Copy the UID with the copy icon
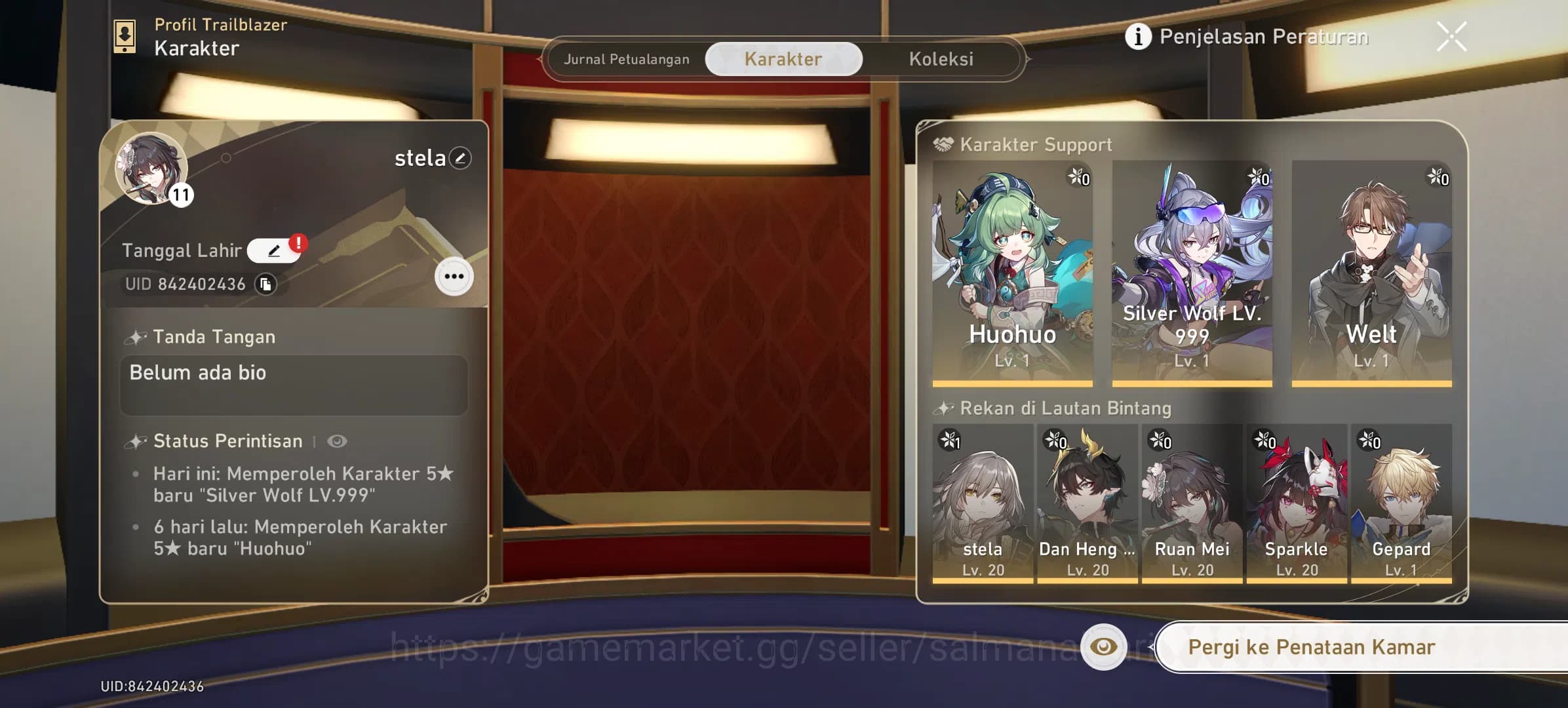 [264, 284]
